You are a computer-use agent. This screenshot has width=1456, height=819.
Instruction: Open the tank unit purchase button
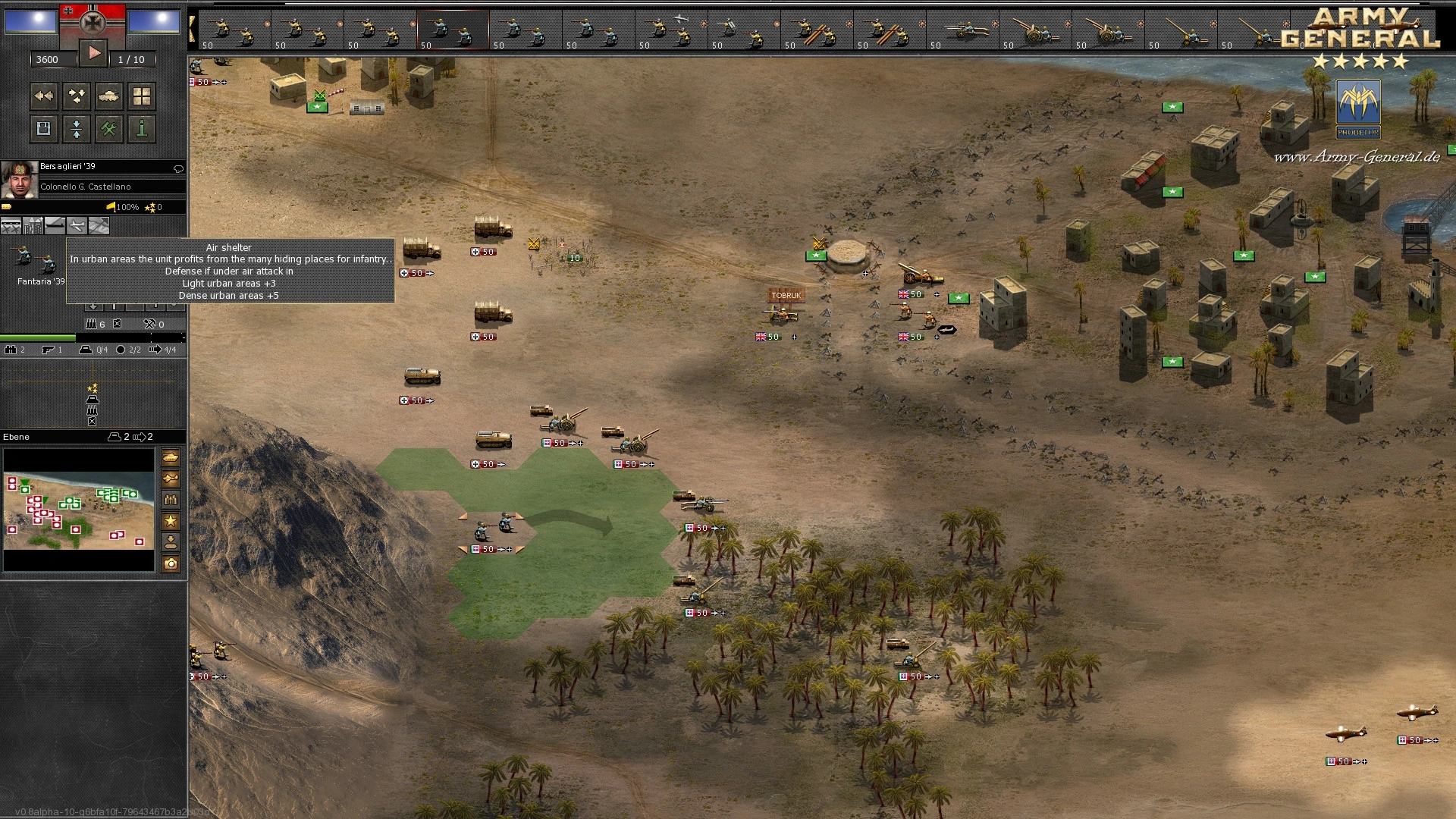coord(109,96)
